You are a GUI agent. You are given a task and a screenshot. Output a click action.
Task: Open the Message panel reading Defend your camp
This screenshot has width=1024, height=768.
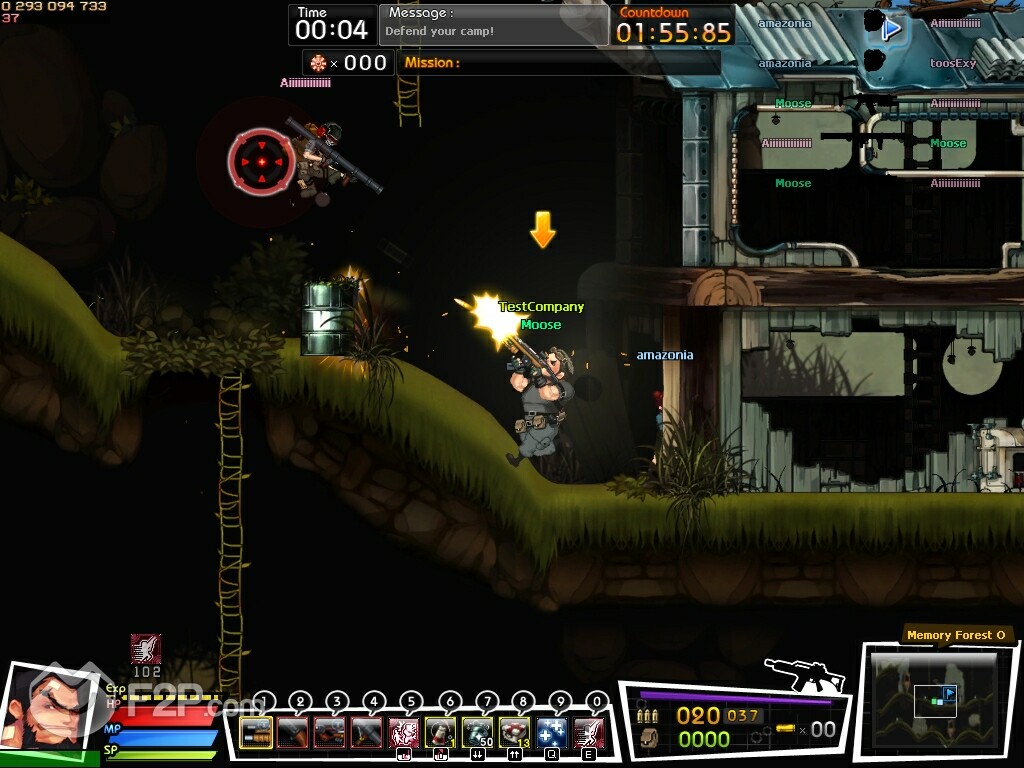(x=493, y=24)
